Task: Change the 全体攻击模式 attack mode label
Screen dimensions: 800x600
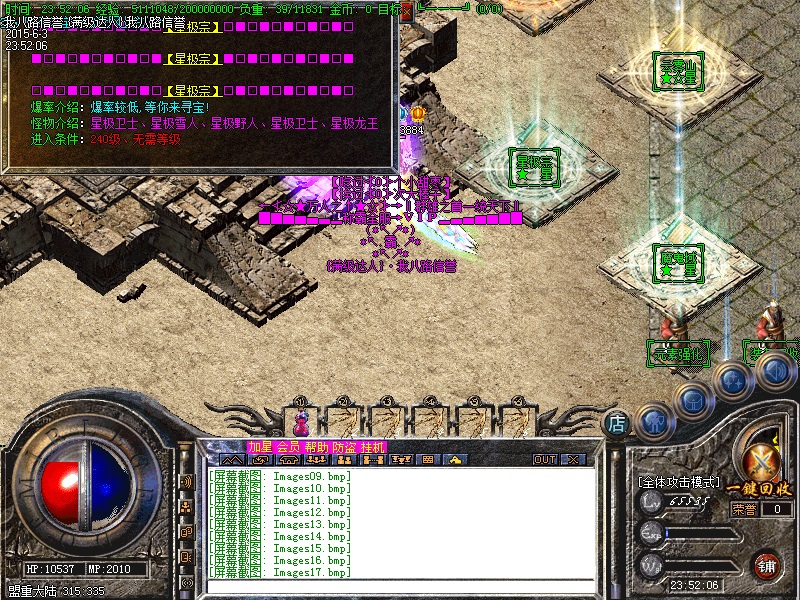Action: pyautogui.click(x=679, y=482)
